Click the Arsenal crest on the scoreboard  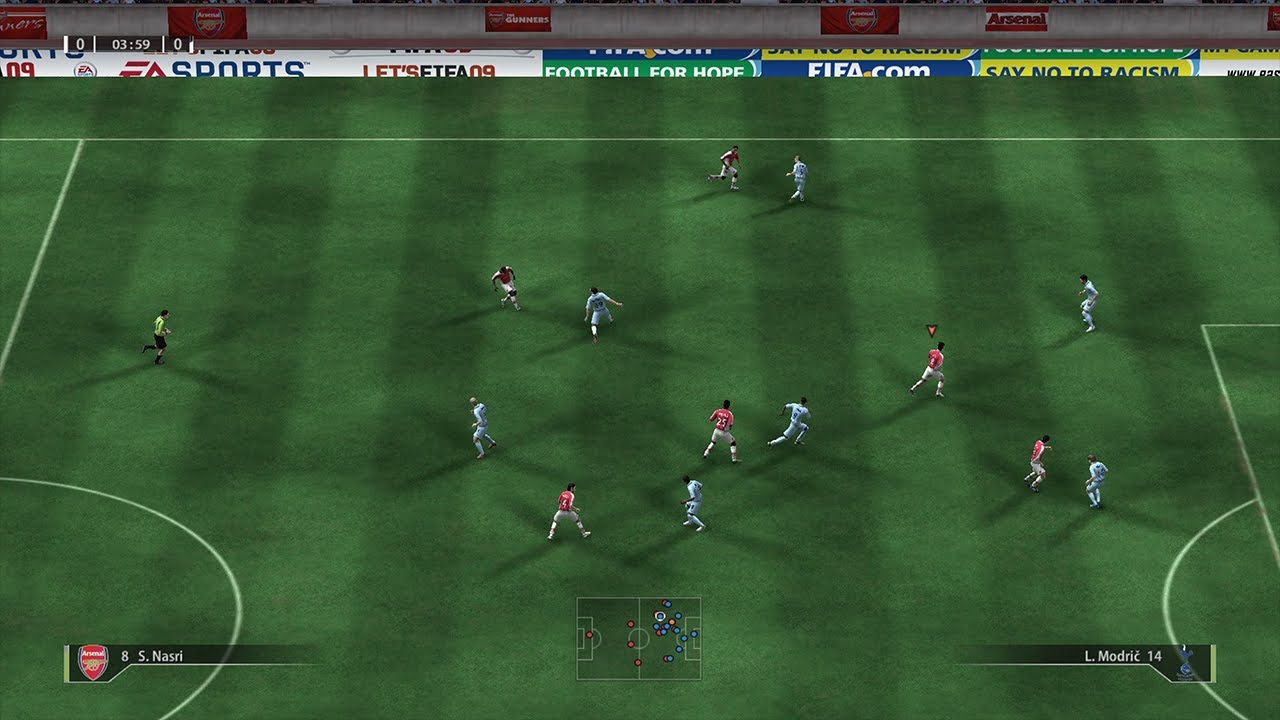pos(207,22)
